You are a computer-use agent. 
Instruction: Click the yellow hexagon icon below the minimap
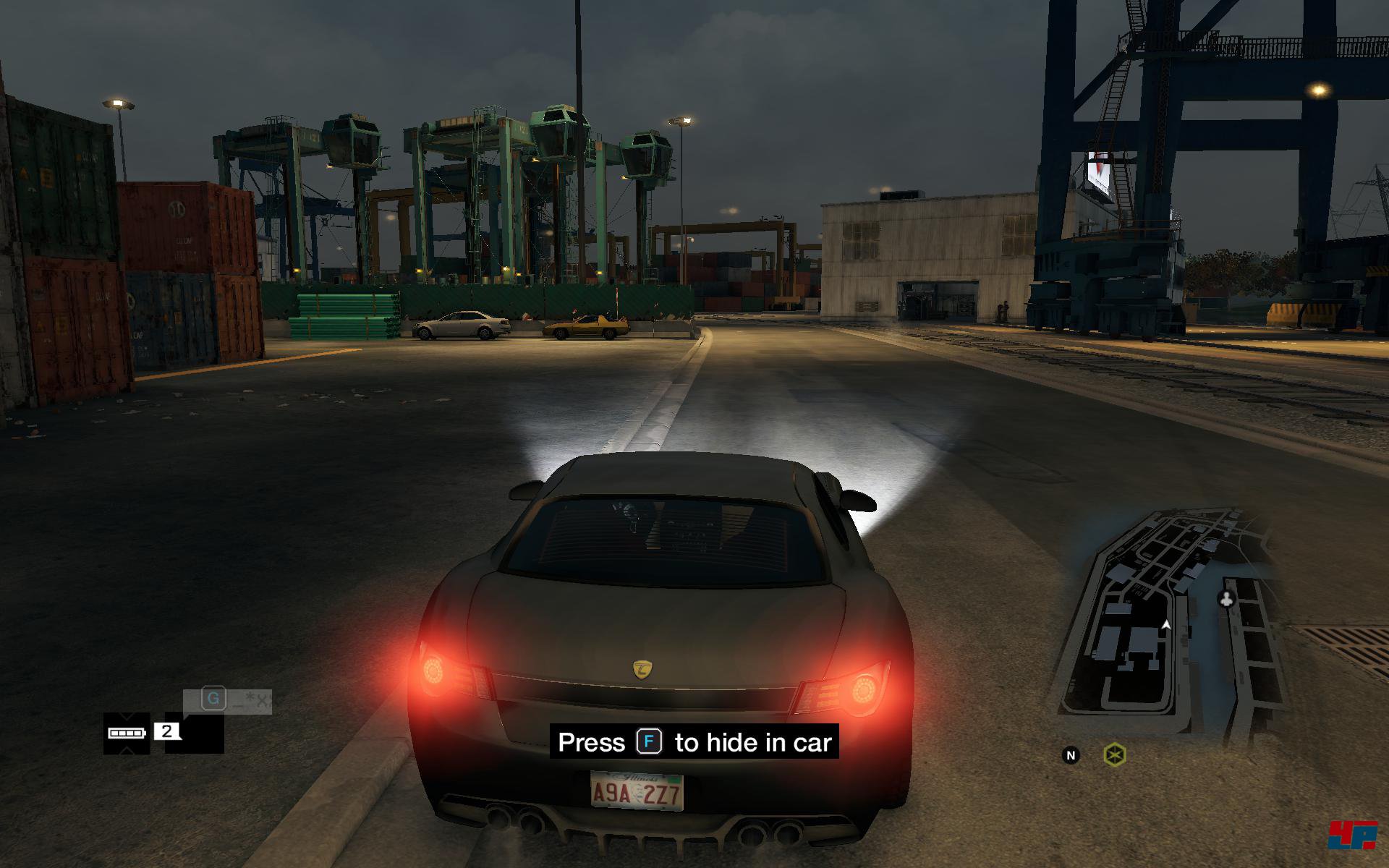click(1115, 755)
